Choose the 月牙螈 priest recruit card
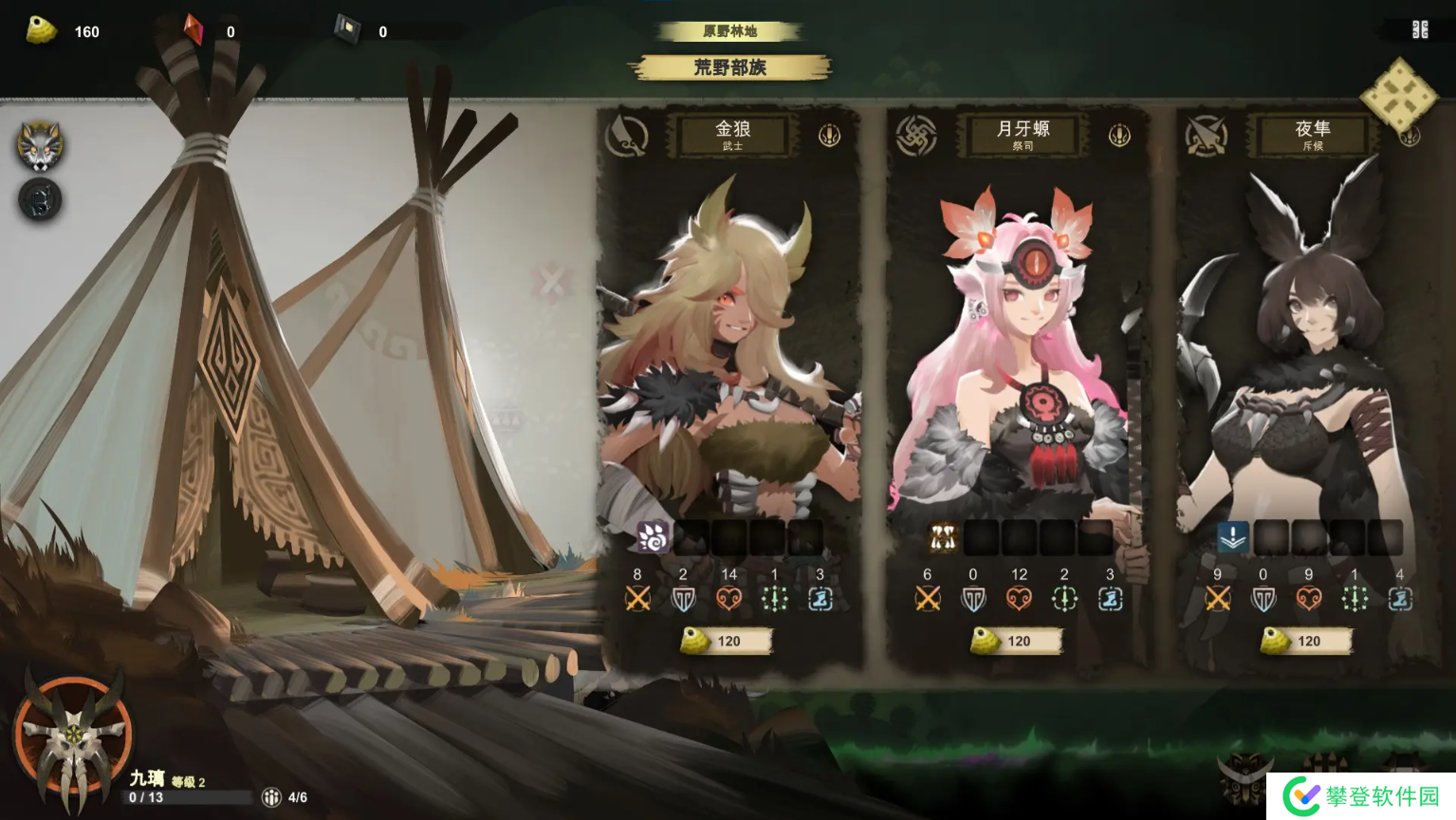Image resolution: width=1456 pixels, height=820 pixels. [x=1019, y=361]
